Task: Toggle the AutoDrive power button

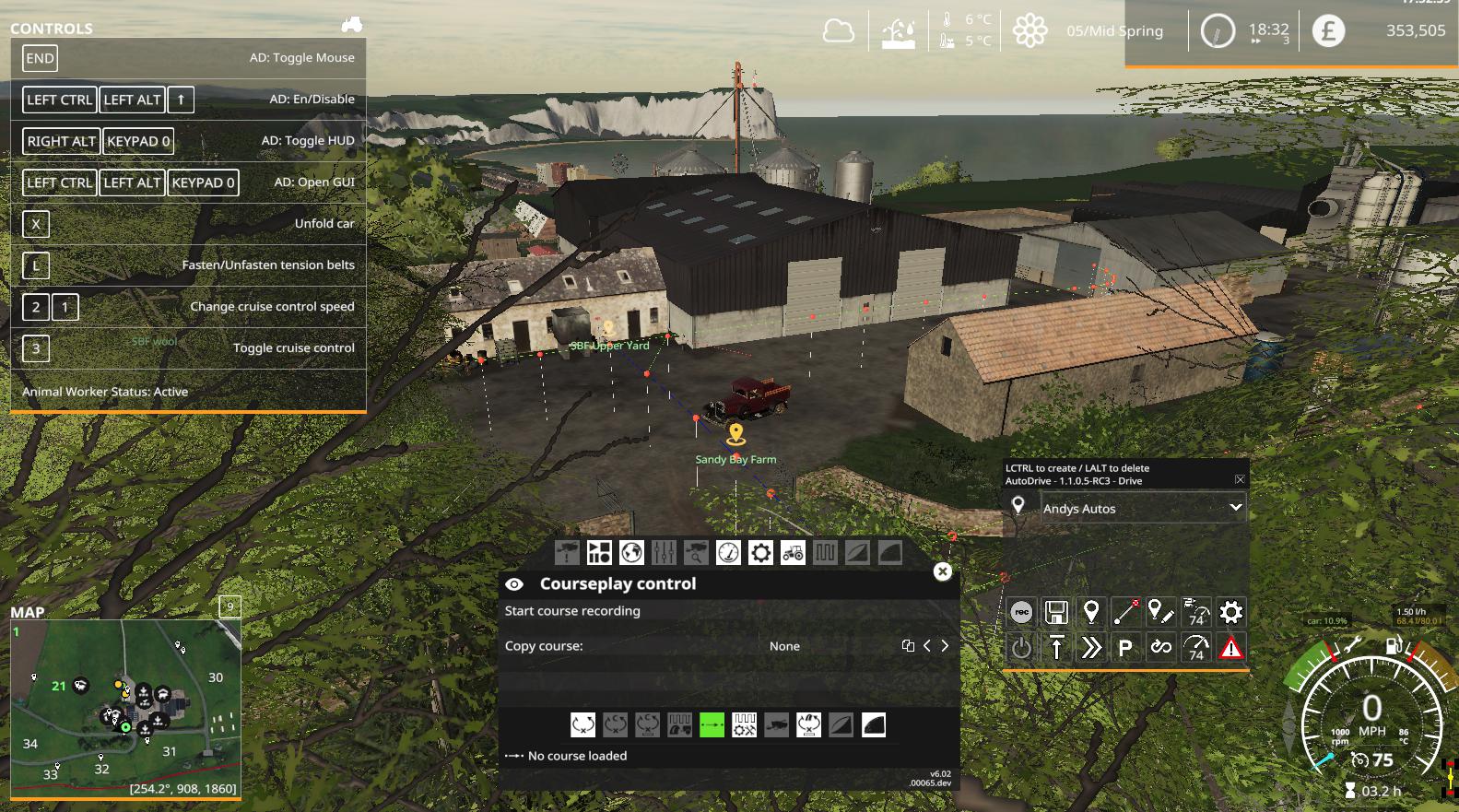Action: [1023, 647]
